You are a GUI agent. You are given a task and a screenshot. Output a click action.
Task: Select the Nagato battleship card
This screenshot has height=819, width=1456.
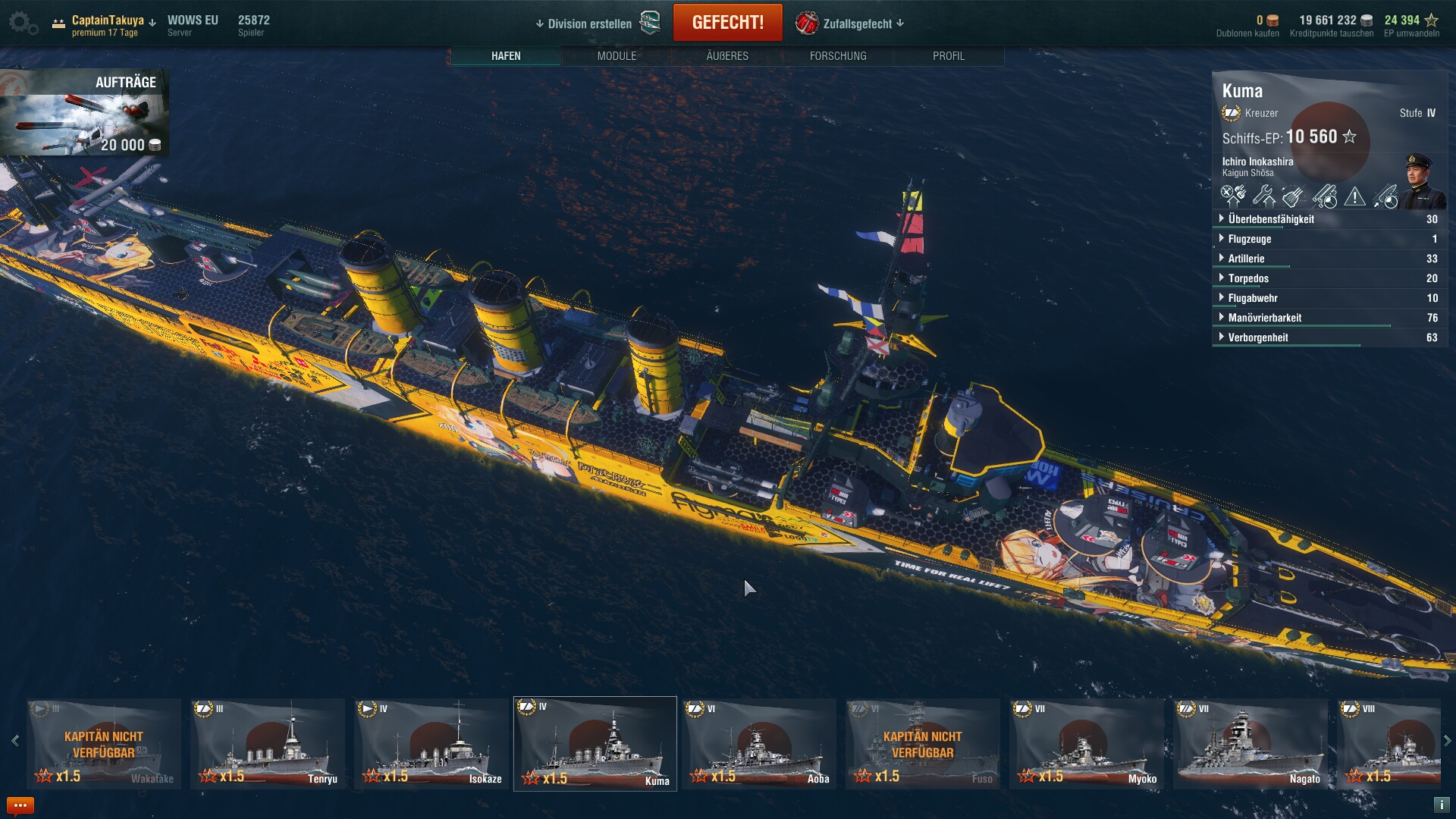pos(1250,744)
